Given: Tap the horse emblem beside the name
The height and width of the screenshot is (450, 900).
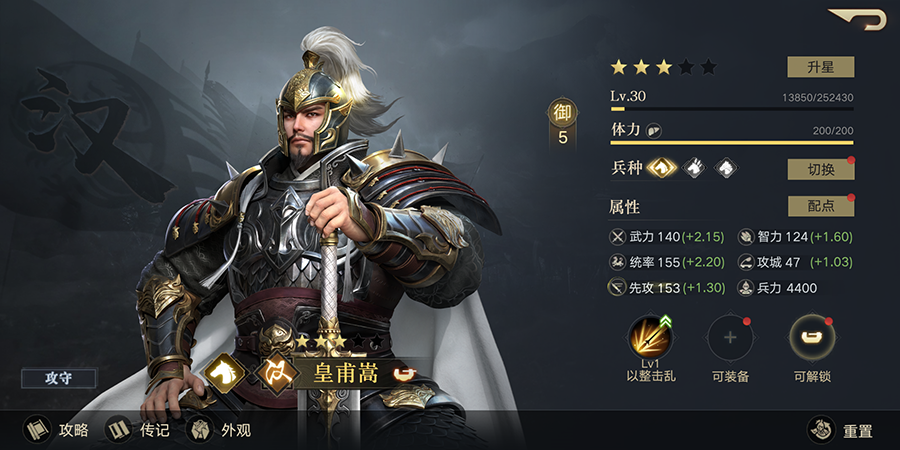Looking at the screenshot, I should coord(226,373).
